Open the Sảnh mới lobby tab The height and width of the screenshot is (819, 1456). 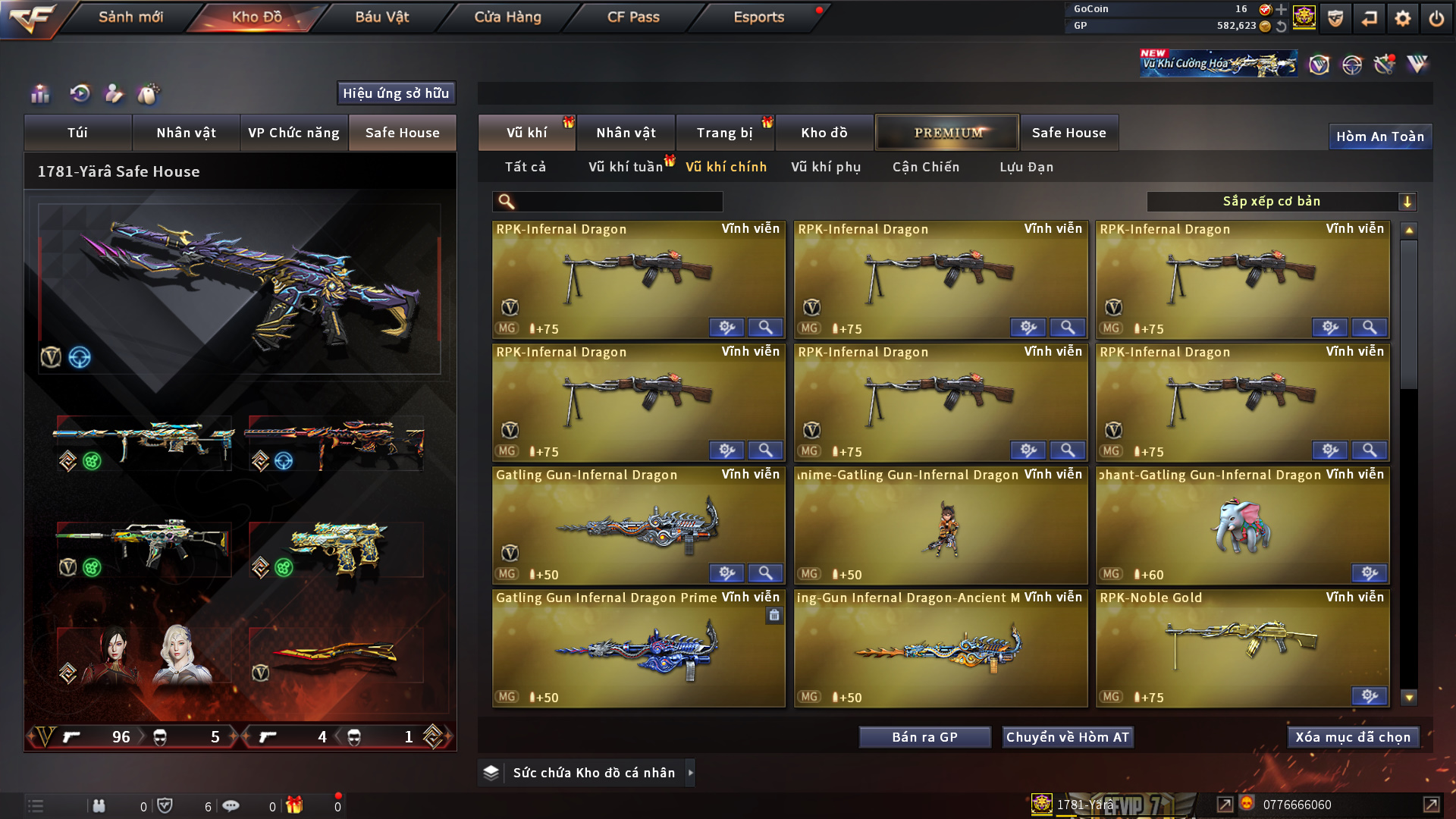point(130,17)
